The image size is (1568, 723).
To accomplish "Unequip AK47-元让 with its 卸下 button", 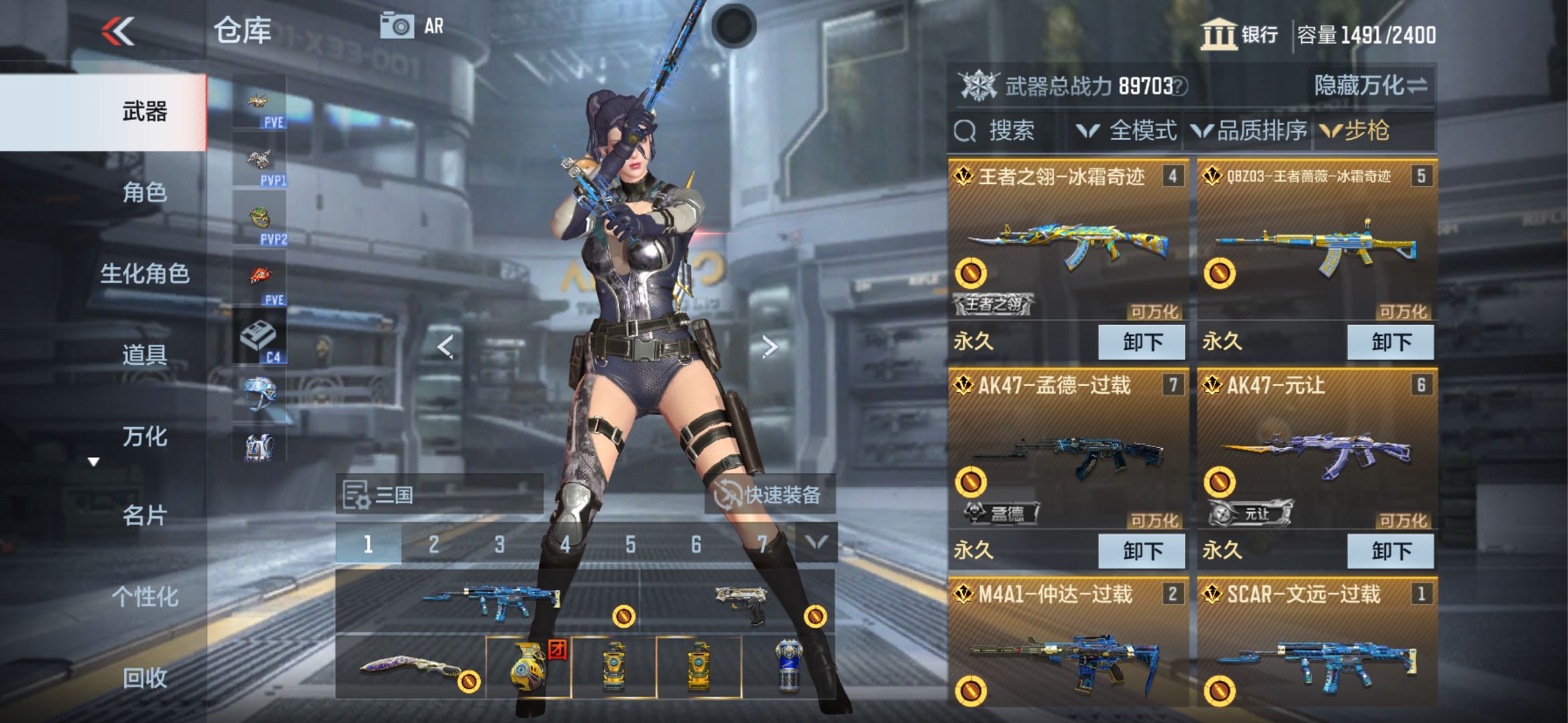I will click(x=1391, y=551).
